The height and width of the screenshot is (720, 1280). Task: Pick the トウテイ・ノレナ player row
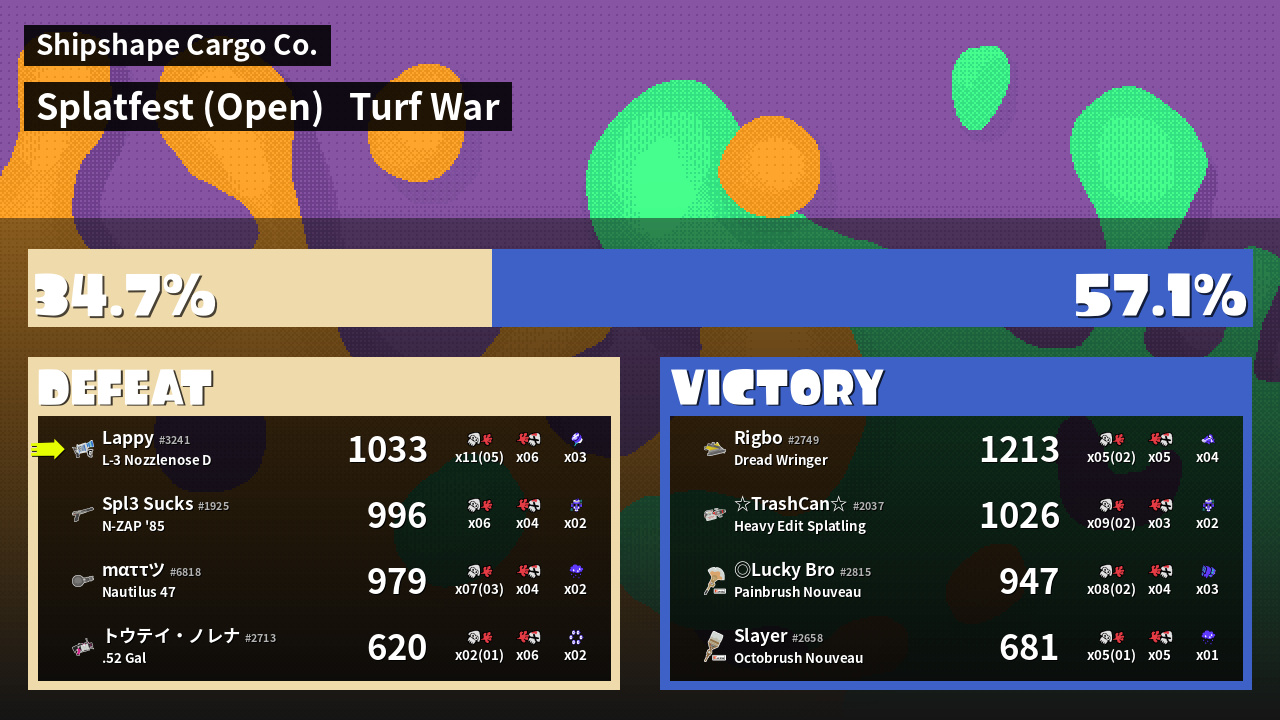[324, 647]
